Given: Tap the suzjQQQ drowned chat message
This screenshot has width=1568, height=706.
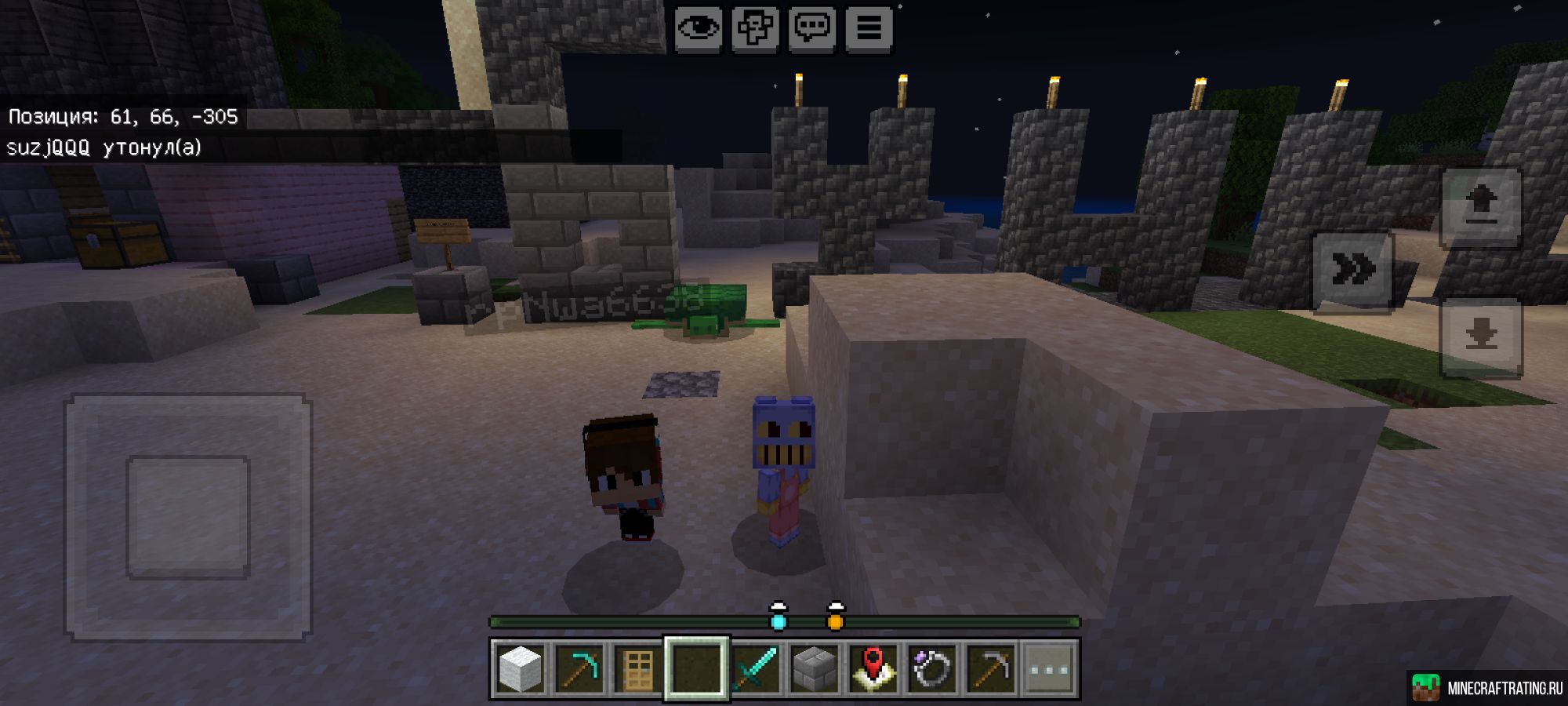Looking at the screenshot, I should 106,146.
